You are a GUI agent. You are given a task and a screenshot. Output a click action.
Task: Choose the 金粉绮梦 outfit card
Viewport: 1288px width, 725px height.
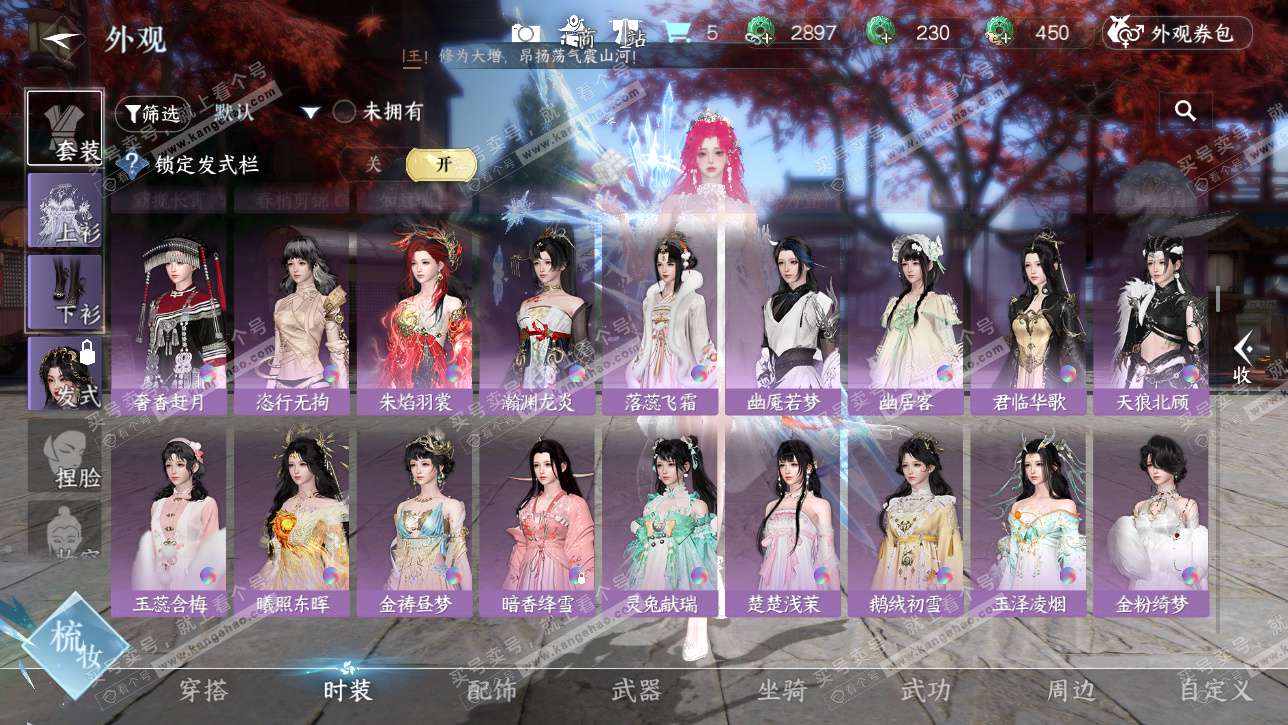coord(1150,520)
